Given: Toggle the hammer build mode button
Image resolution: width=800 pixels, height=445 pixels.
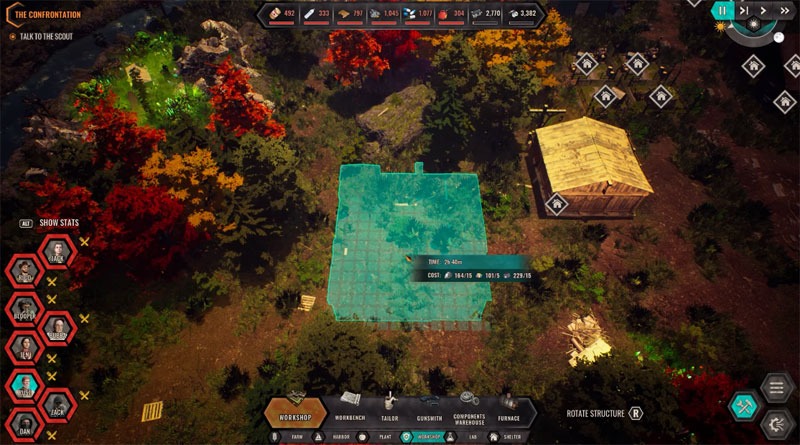Looking at the screenshot, I should click(744, 405).
